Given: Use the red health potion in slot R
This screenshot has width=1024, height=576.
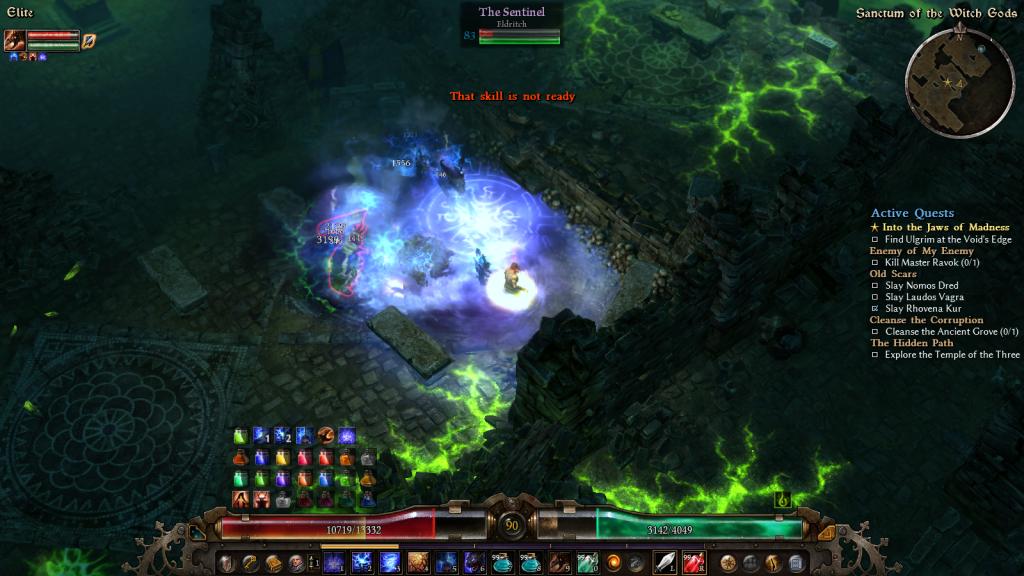Looking at the screenshot, I should [x=694, y=562].
